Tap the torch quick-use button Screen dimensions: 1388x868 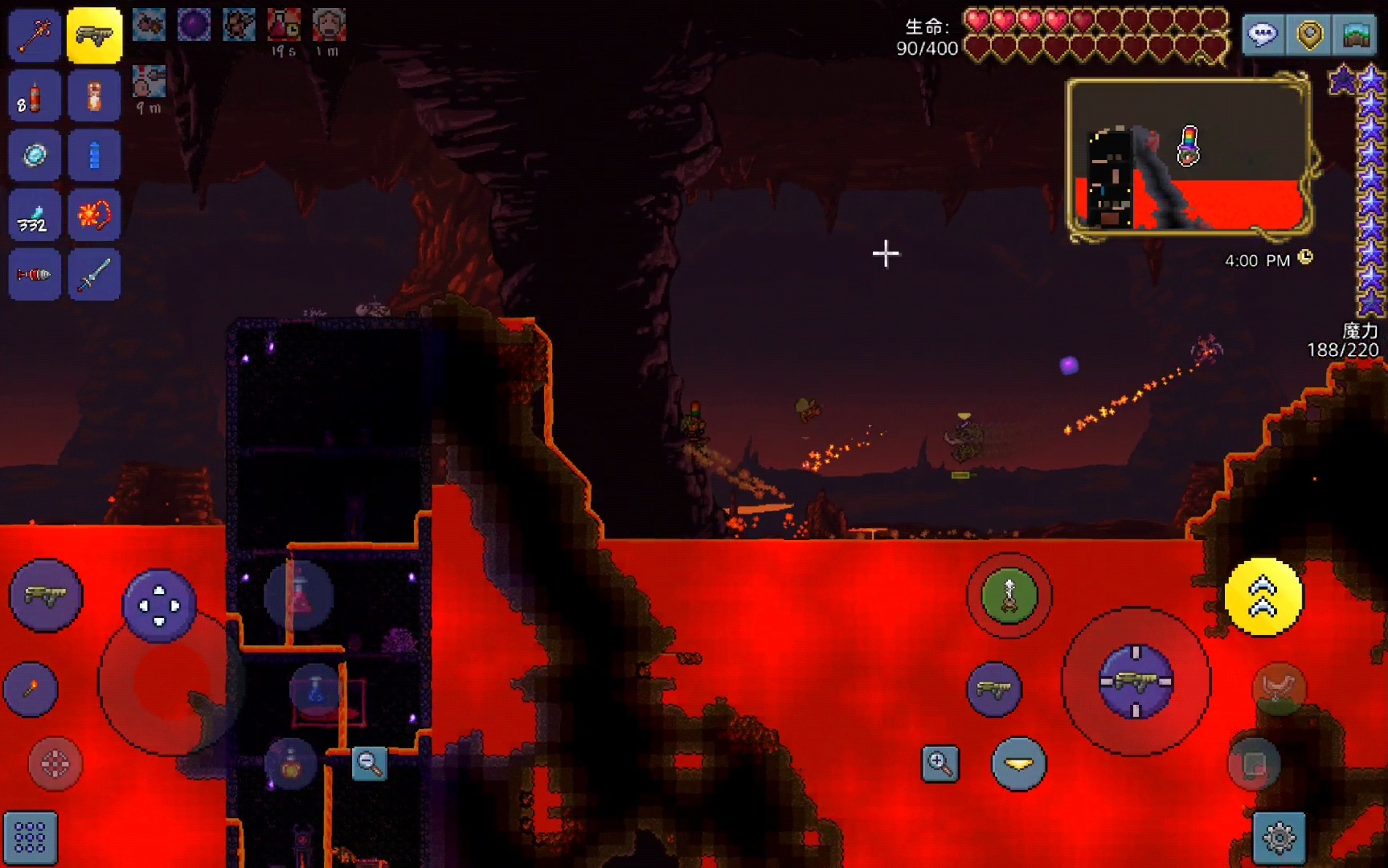tap(31, 689)
